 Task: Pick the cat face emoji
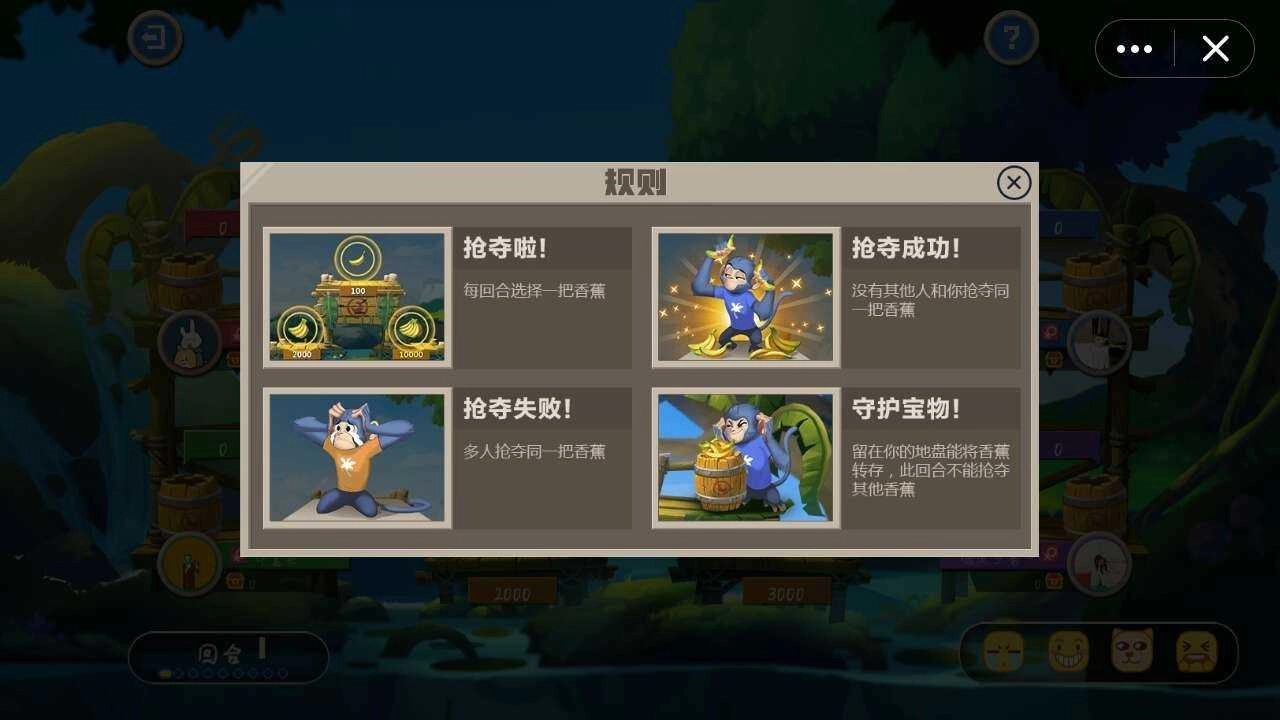click(x=1131, y=650)
